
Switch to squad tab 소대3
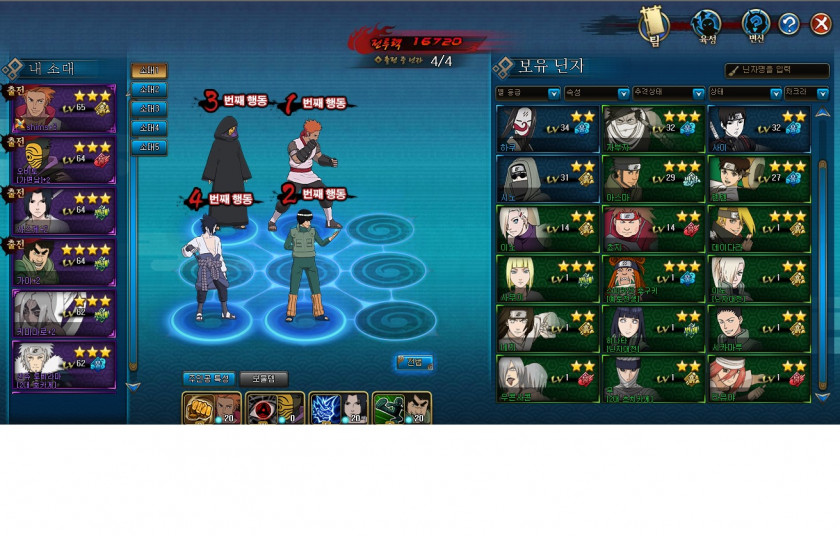[149, 109]
